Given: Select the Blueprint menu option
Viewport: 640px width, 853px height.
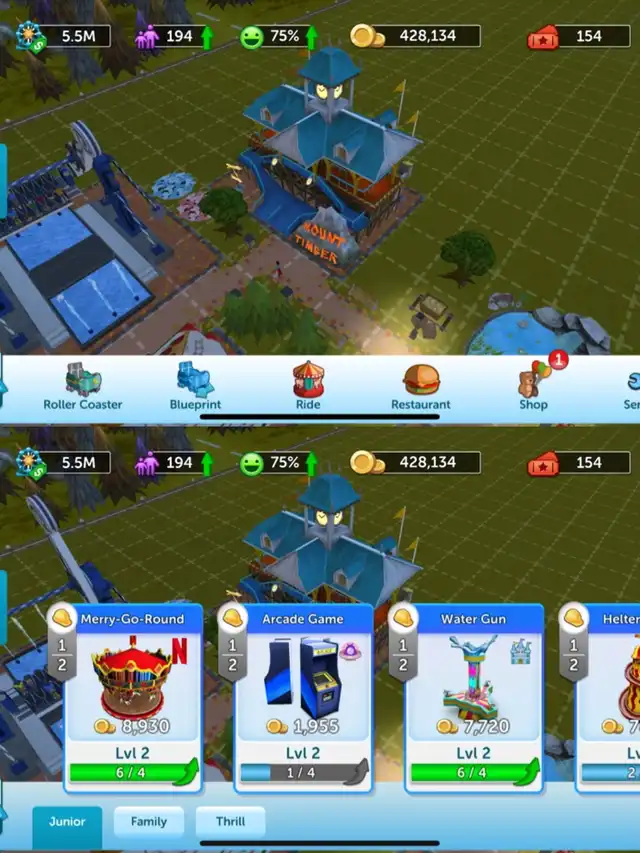Looking at the screenshot, I should (195, 387).
